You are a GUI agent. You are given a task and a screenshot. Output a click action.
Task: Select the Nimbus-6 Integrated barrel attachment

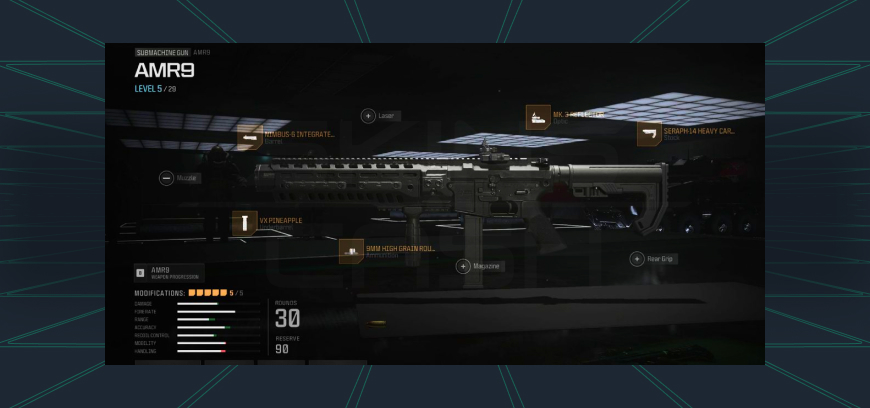250,137
